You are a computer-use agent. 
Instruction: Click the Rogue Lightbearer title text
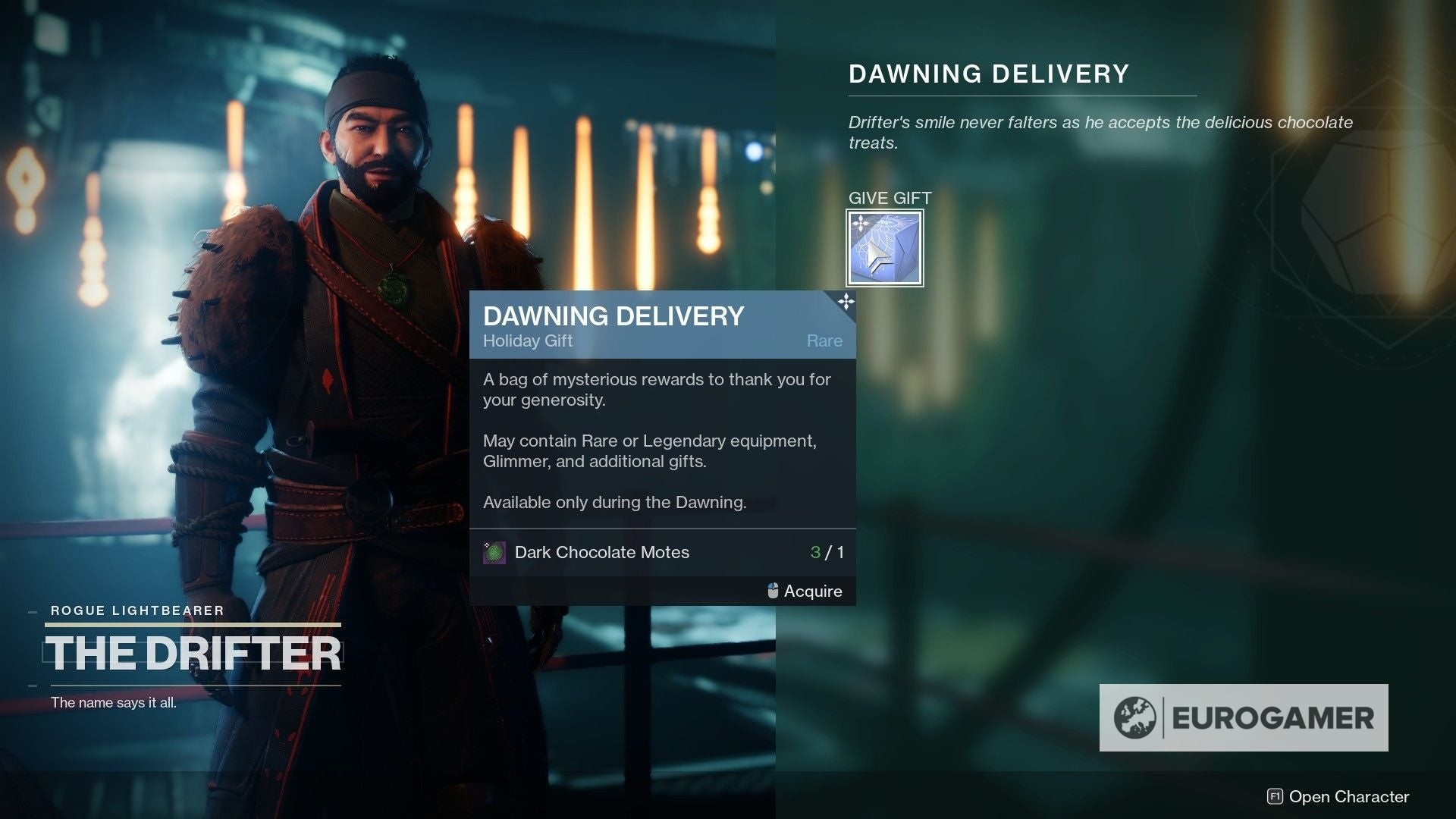coord(136,610)
